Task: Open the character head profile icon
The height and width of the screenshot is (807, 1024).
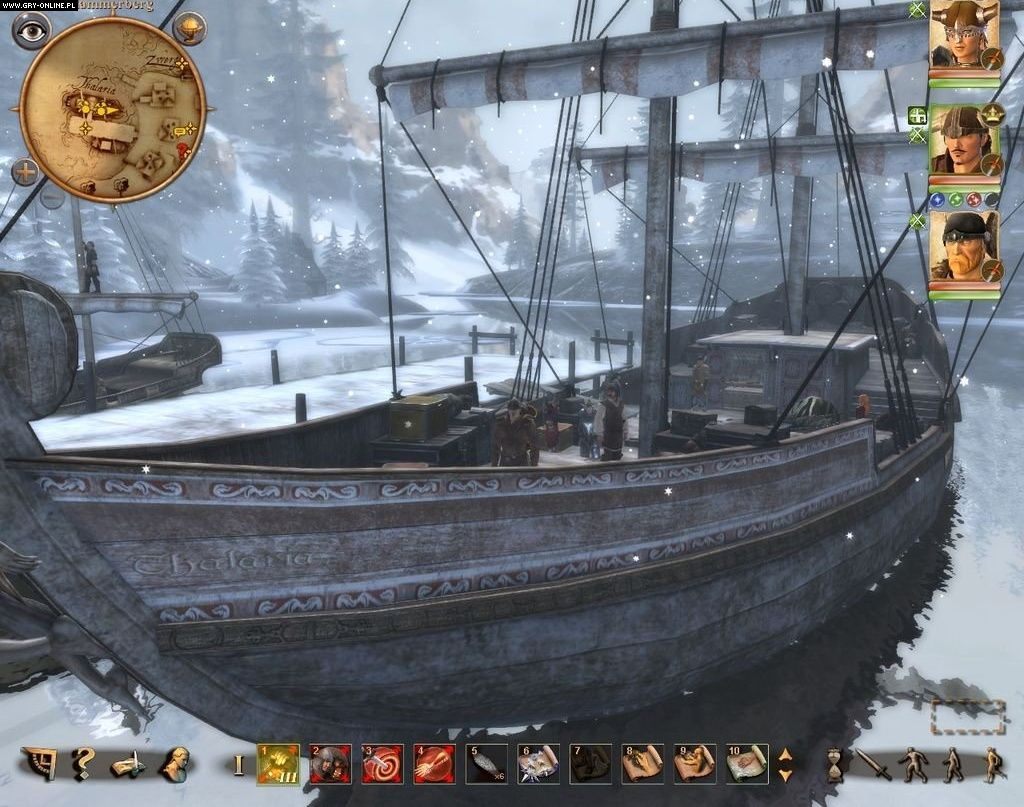Action: pos(177,763)
